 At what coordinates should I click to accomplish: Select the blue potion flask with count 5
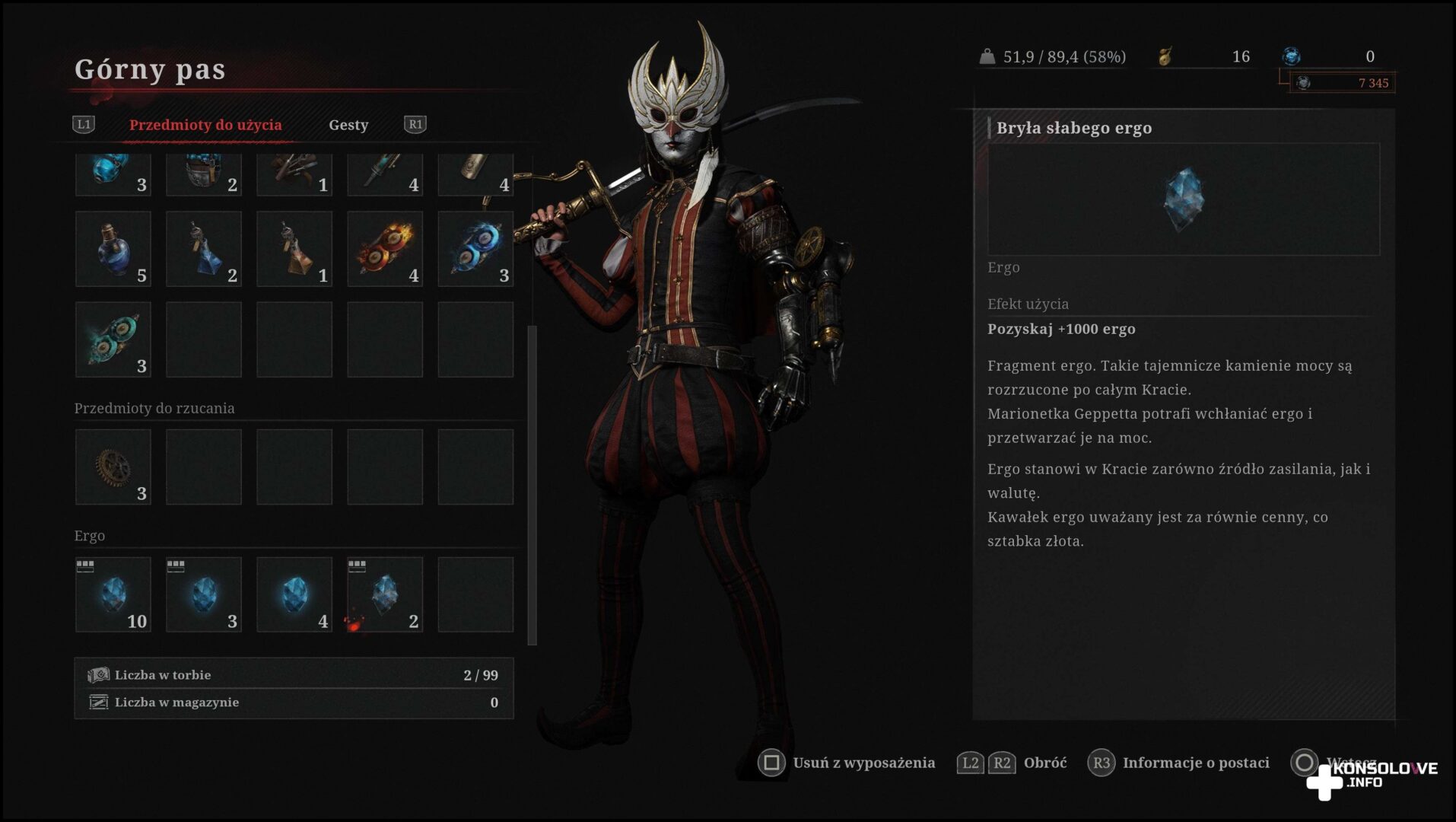click(113, 249)
